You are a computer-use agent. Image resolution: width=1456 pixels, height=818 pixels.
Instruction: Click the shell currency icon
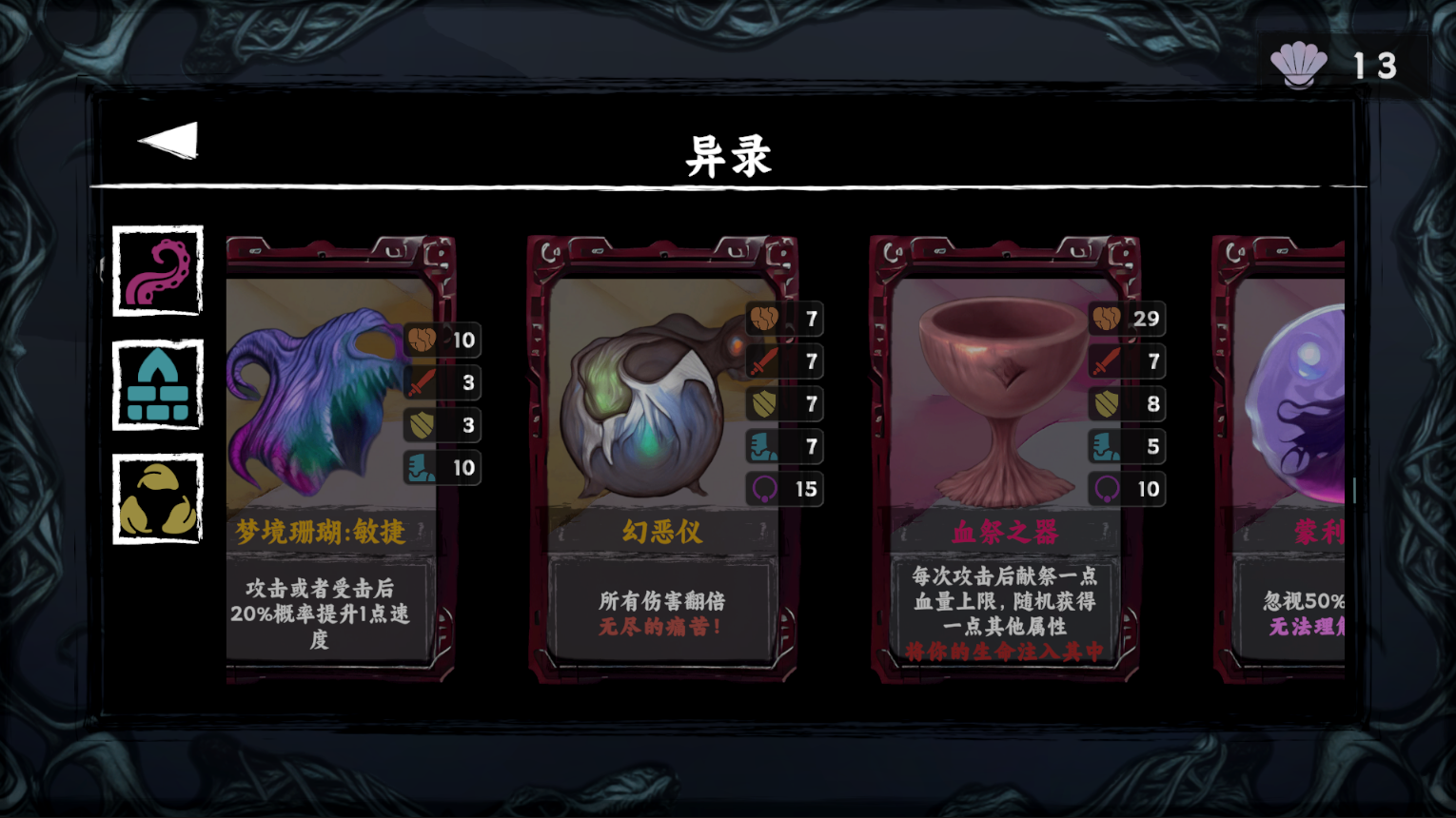point(1299,65)
